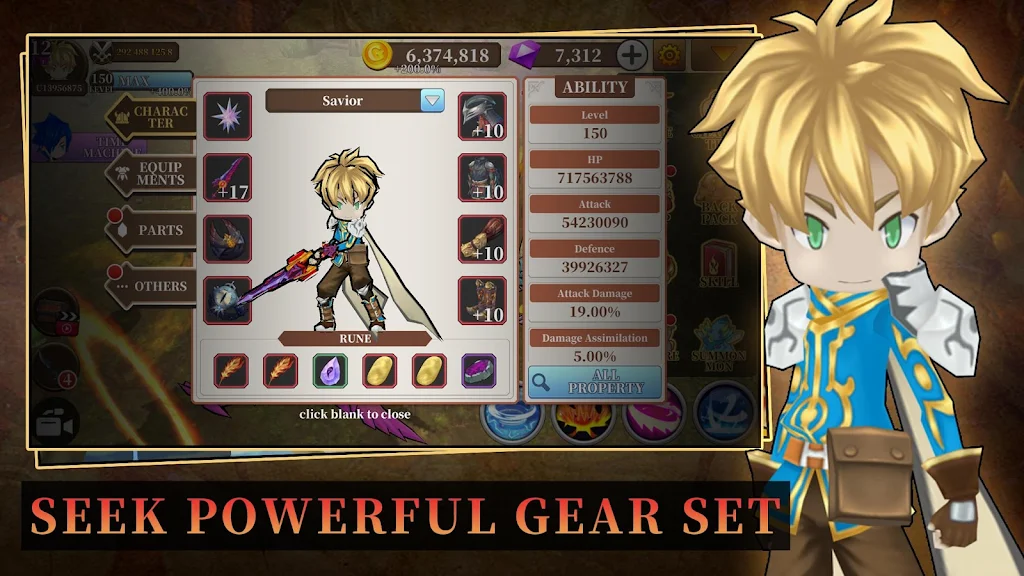The height and width of the screenshot is (576, 1024).
Task: Select the dark wings equipment slot
Action: [228, 239]
